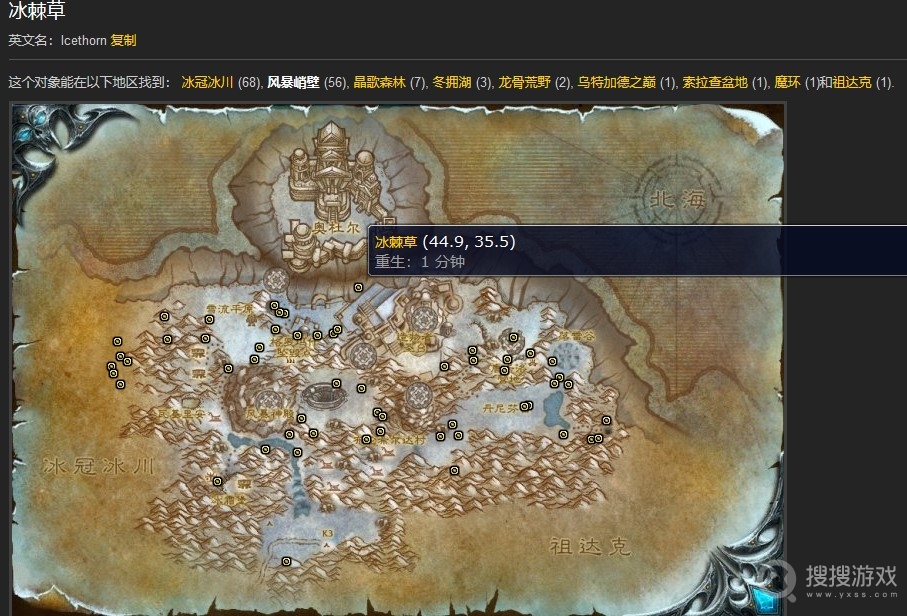Open the 冰冠冰川 zone link
This screenshot has height=616, width=907.
click(207, 82)
